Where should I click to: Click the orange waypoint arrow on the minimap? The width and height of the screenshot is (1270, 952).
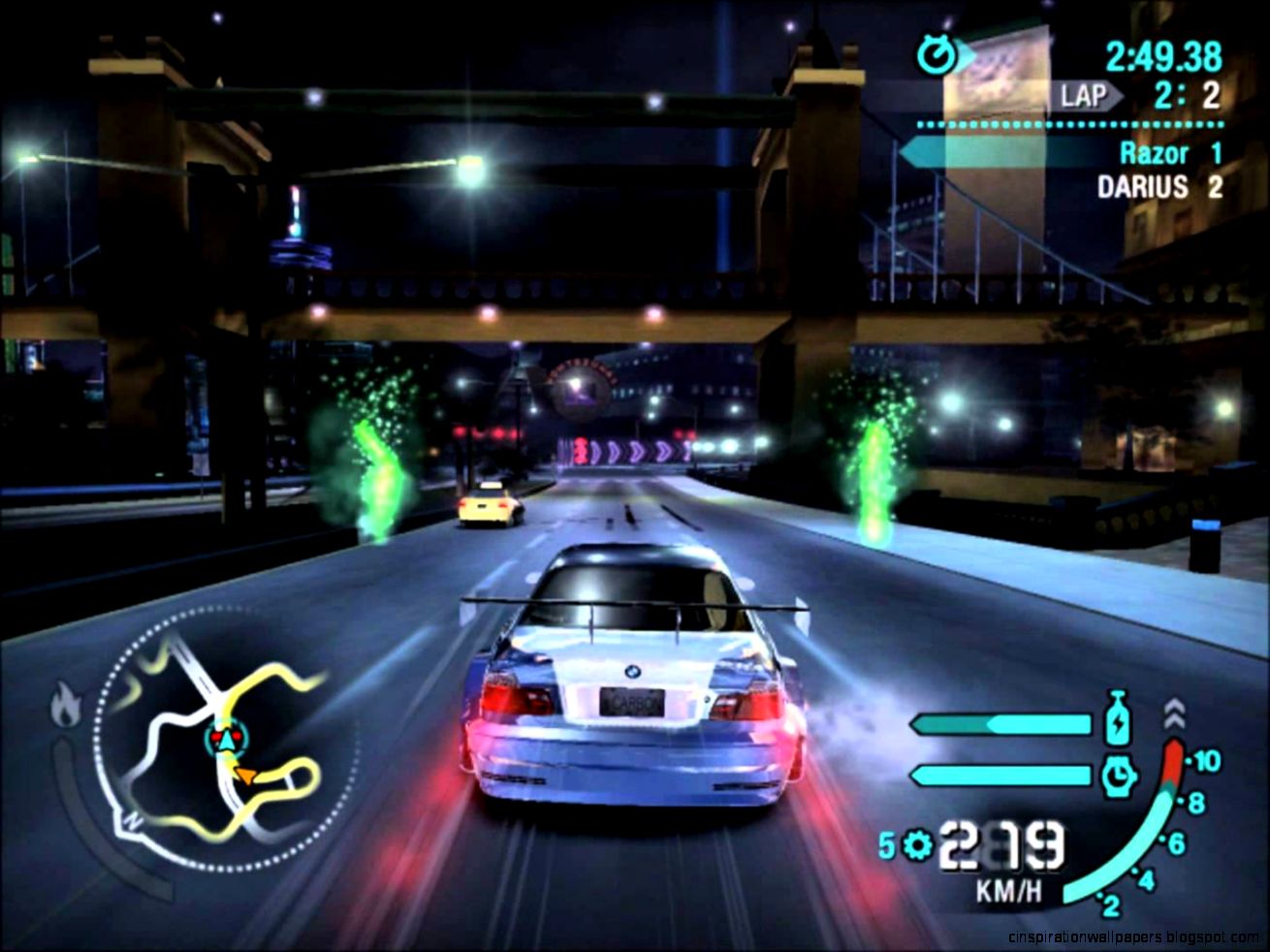point(245,776)
